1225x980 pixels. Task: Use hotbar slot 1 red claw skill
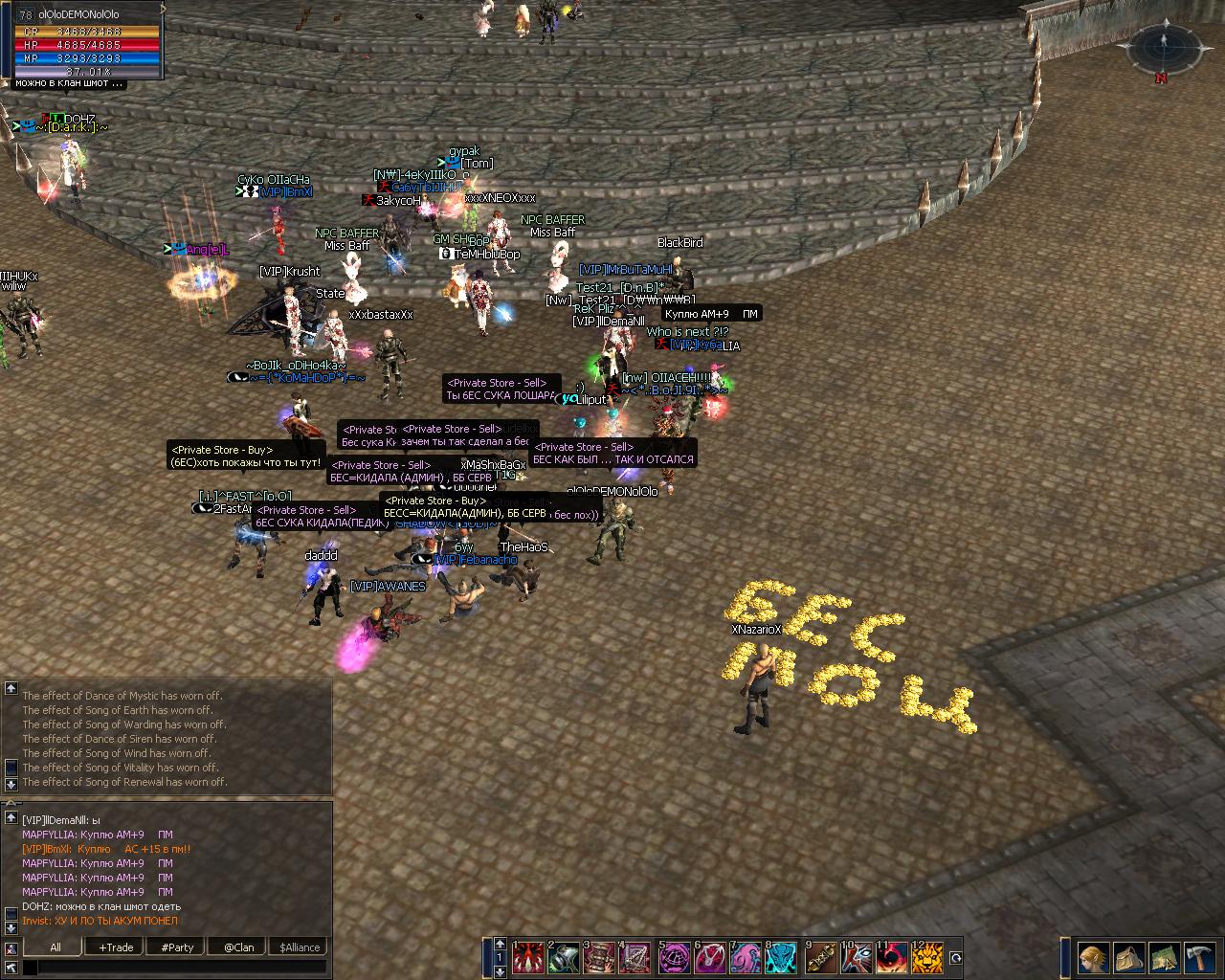click(x=528, y=958)
